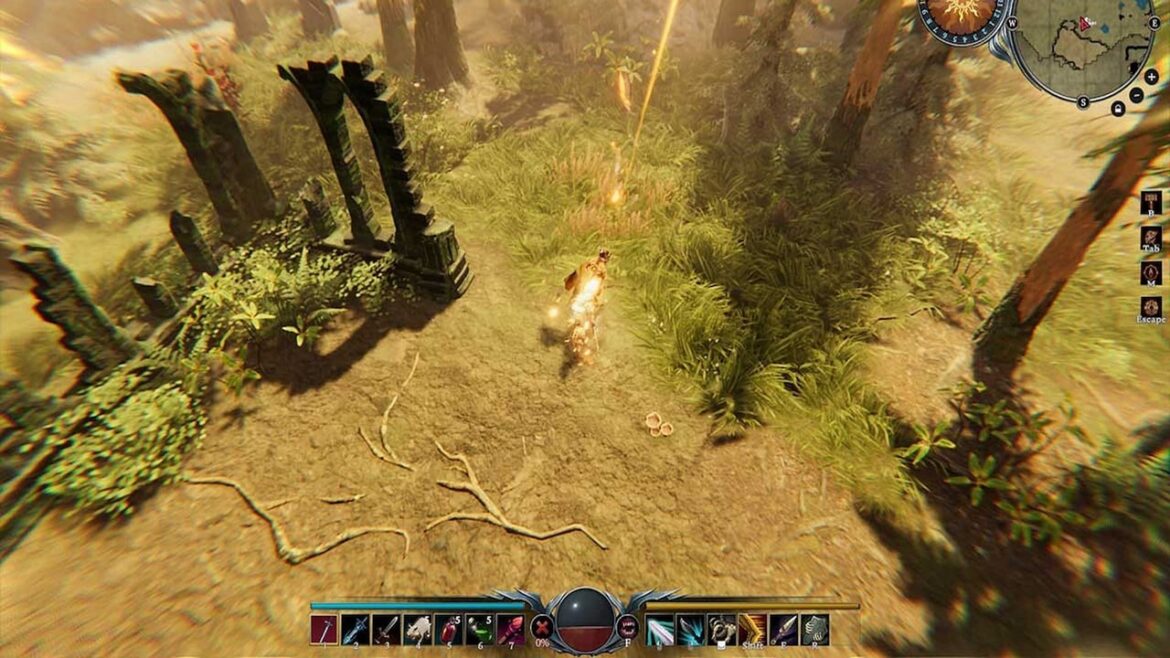Drink the green potion
This screenshot has height=658, width=1170.
point(480,628)
